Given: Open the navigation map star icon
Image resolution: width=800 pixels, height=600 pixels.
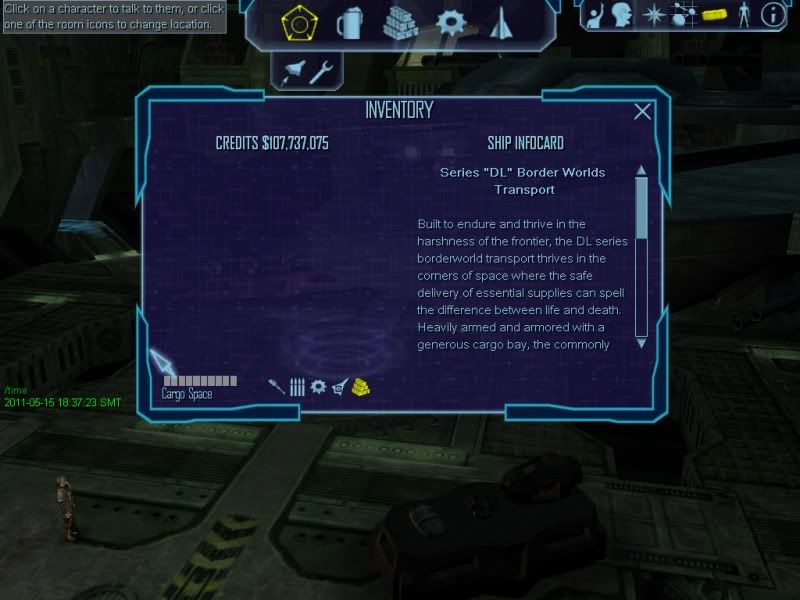Looking at the screenshot, I should [653, 15].
